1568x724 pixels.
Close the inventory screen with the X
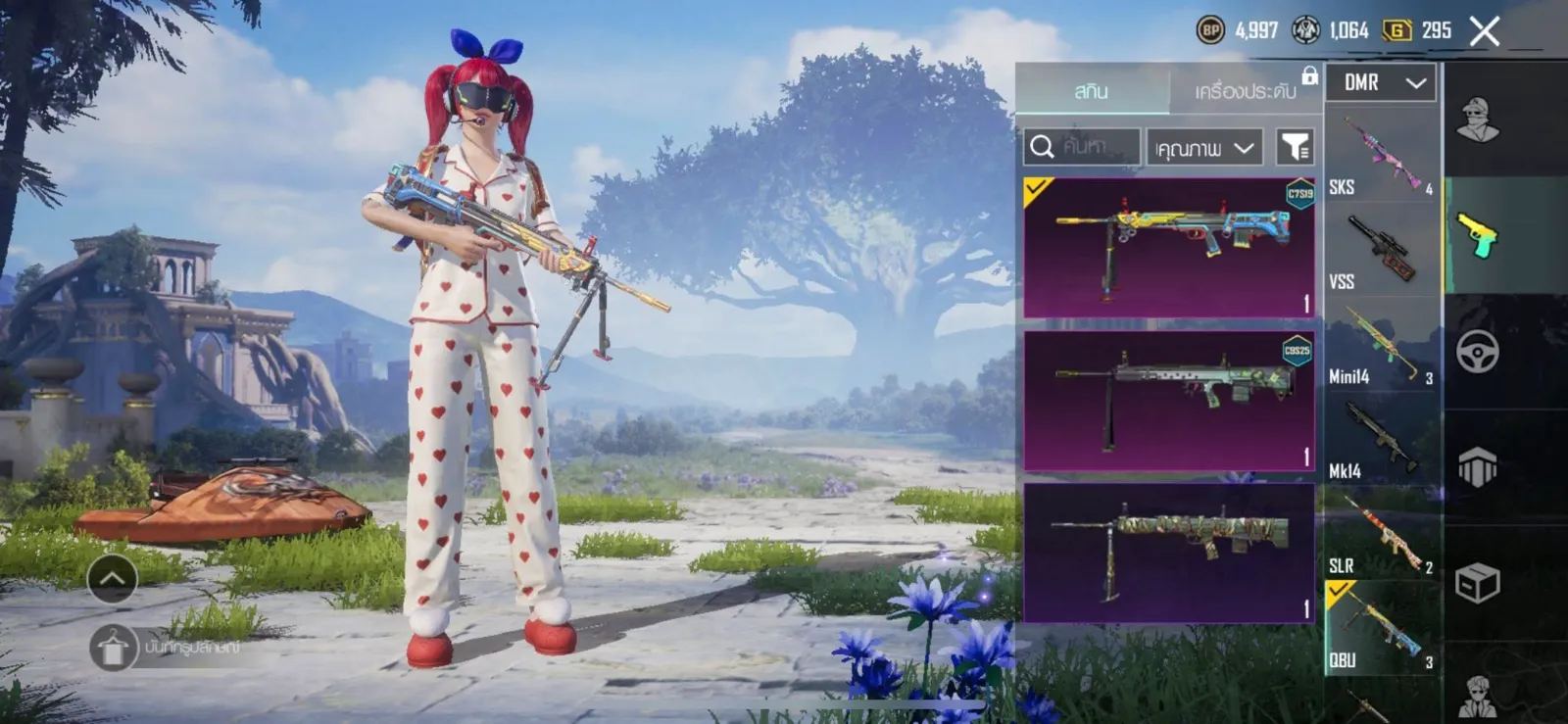coord(1484,31)
